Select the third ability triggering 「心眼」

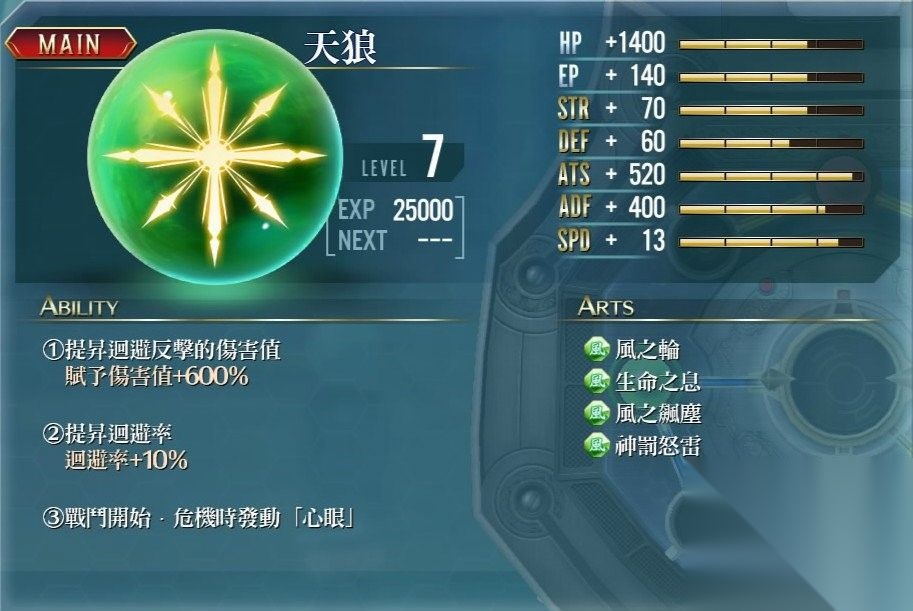pyautogui.click(x=200, y=519)
